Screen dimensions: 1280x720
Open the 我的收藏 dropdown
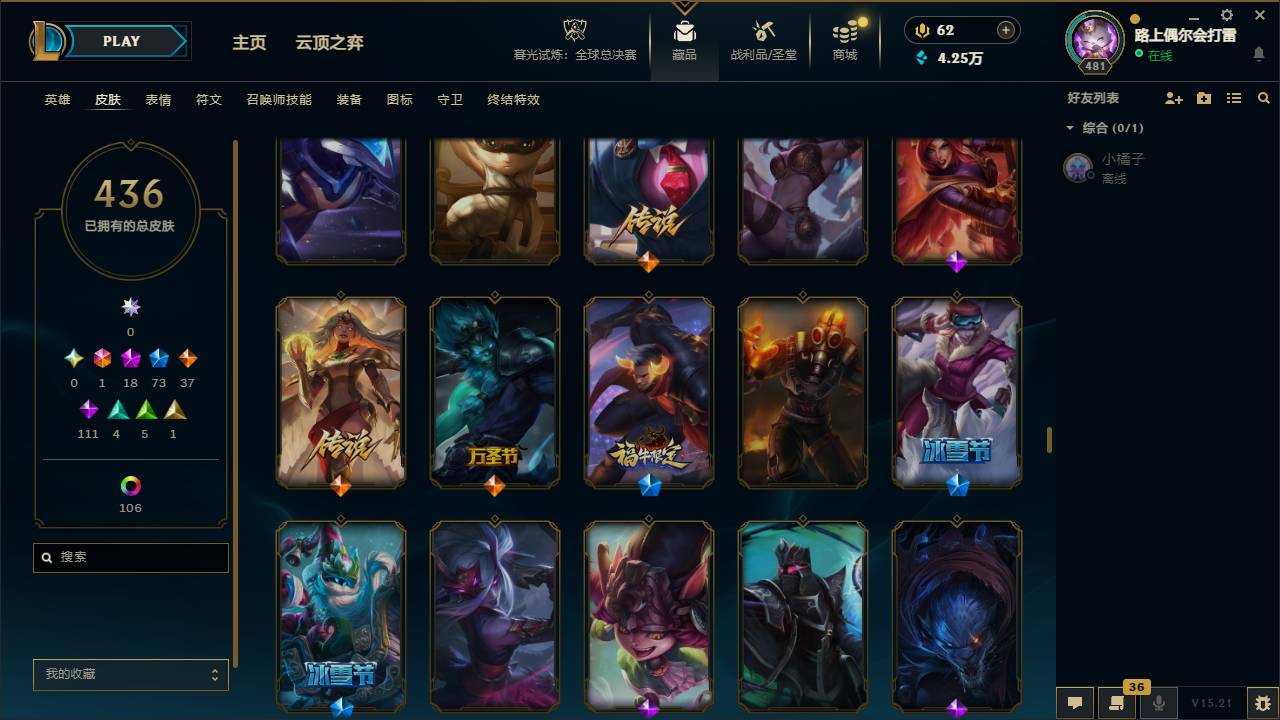[x=130, y=675]
